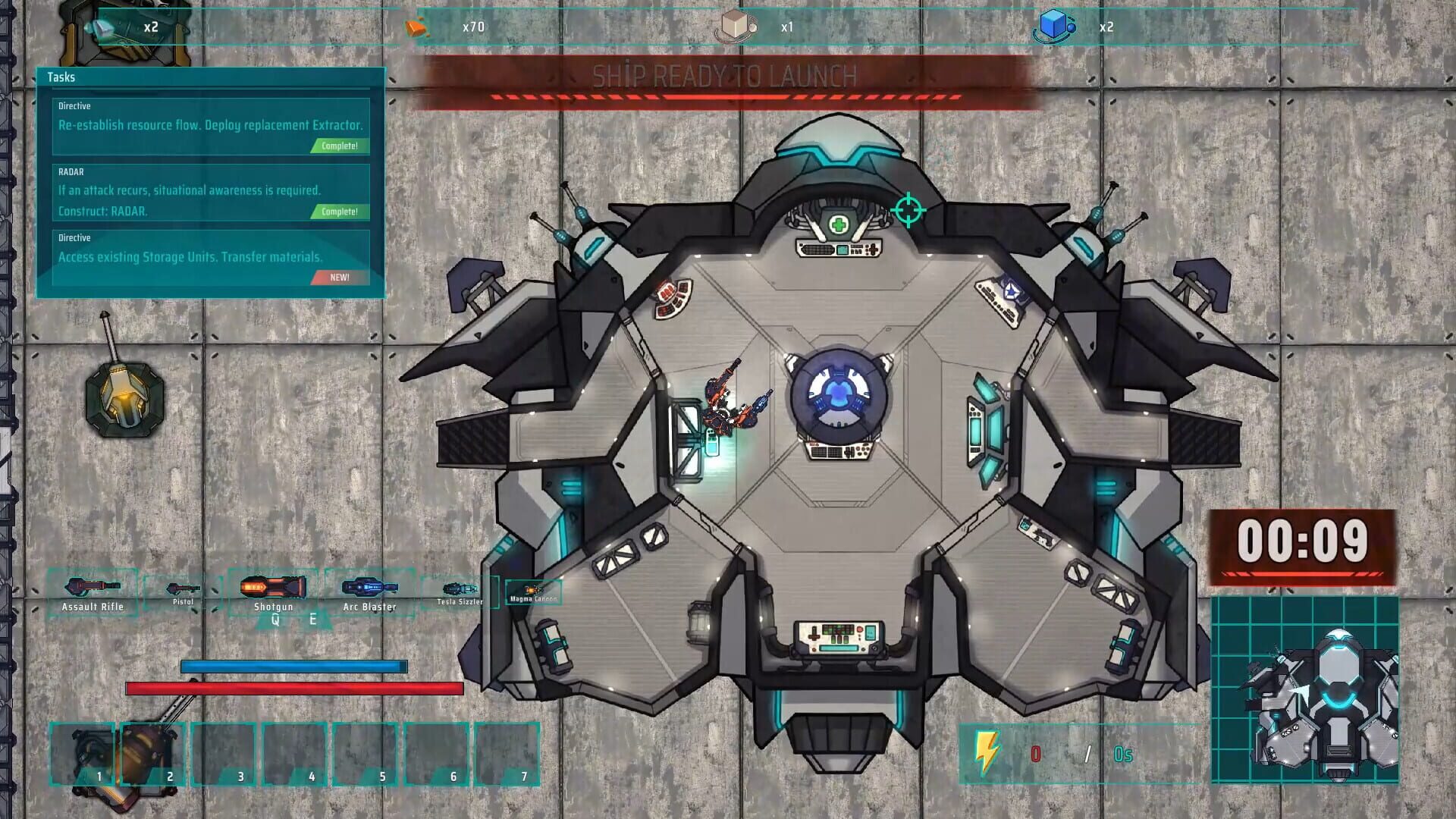Collapse the Tasks panel header
1456x819 pixels.
click(x=62, y=77)
